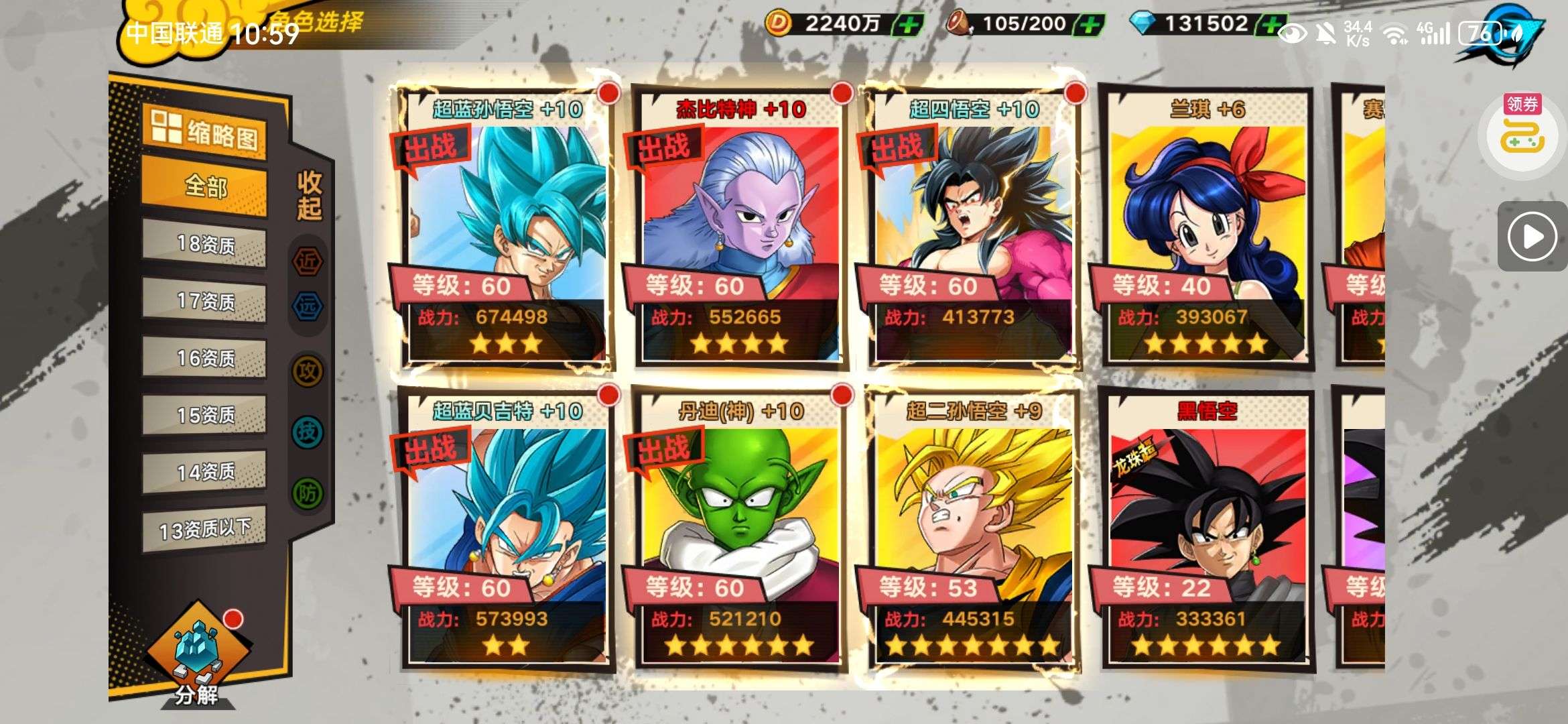Collapse the filter panel with 收起
The width and height of the screenshot is (1568, 724).
point(309,196)
